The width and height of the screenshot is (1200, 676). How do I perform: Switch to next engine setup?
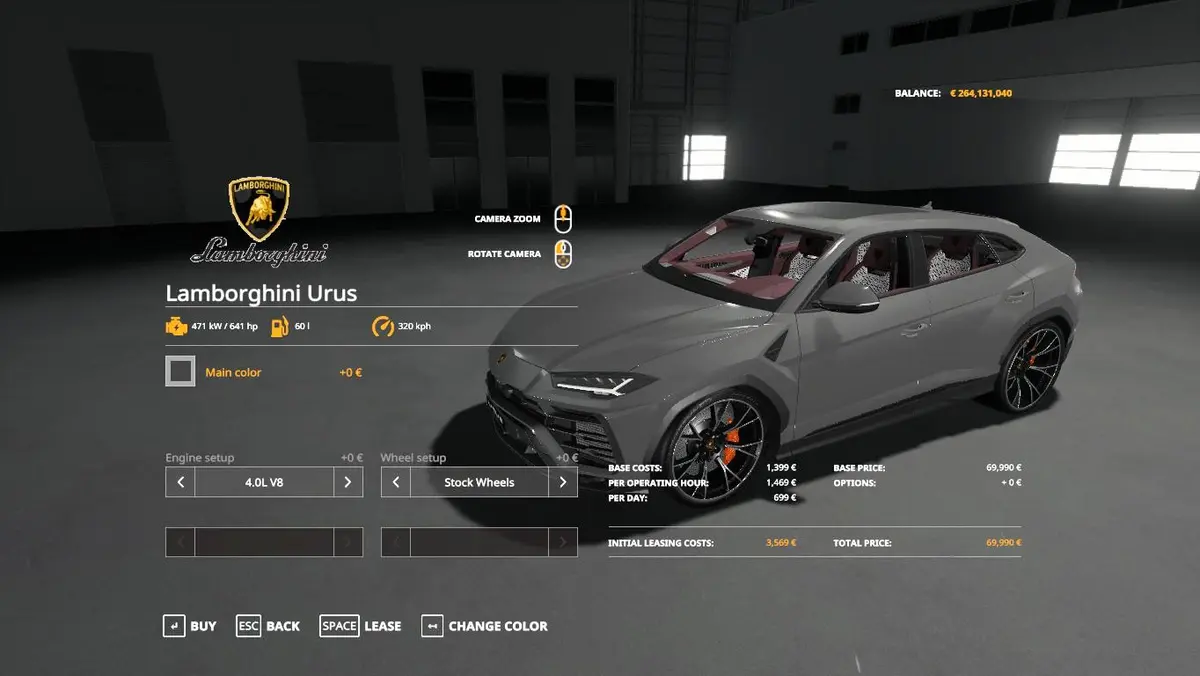tap(347, 482)
